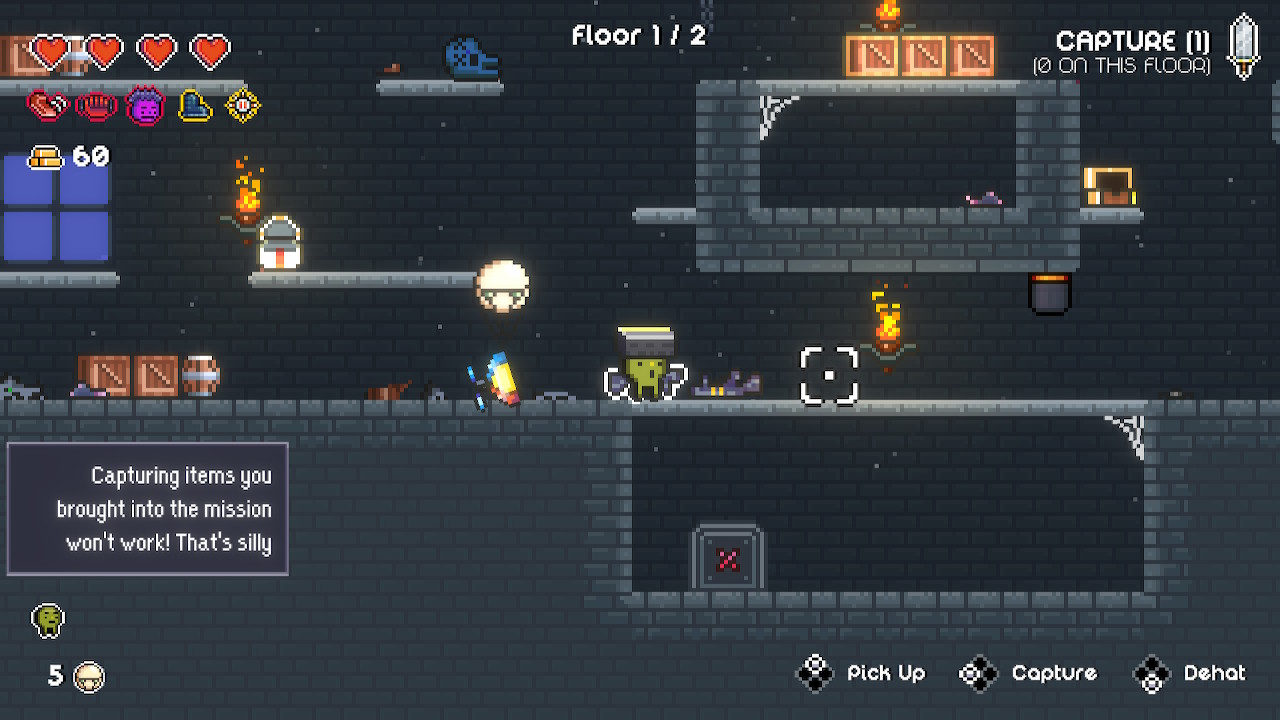Click the capturing items tutorial tip box
The width and height of the screenshot is (1280, 720).
pos(148,509)
